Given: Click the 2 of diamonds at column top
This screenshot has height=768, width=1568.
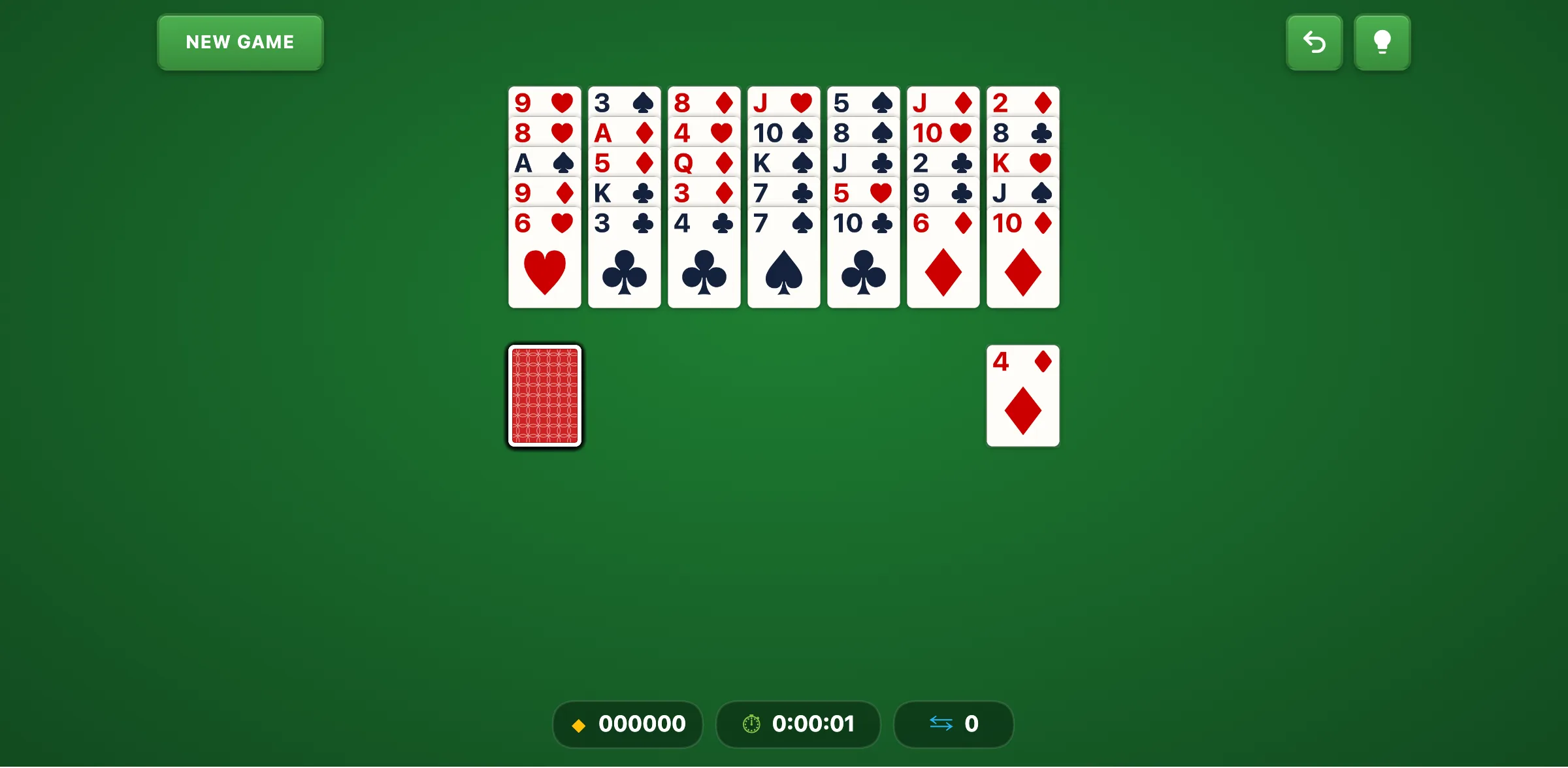Looking at the screenshot, I should (x=1022, y=102).
